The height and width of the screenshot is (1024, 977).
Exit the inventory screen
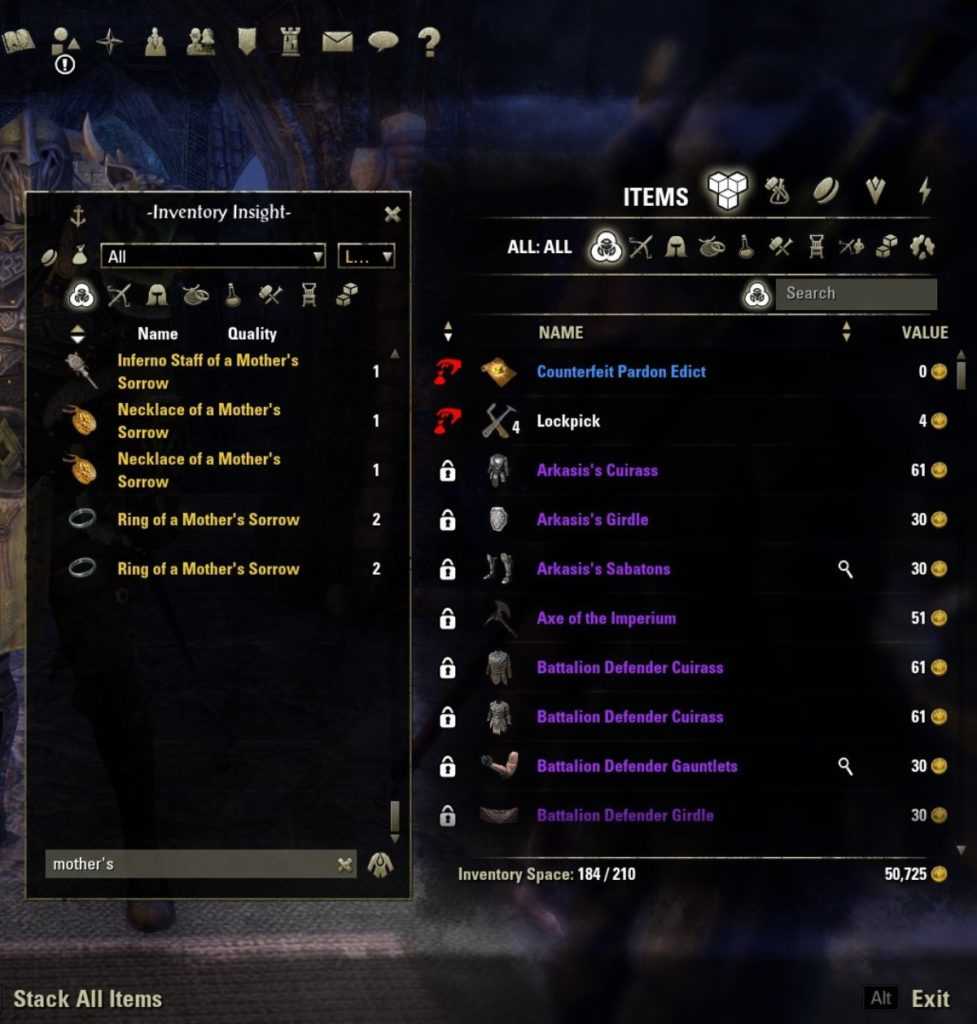coord(930,998)
